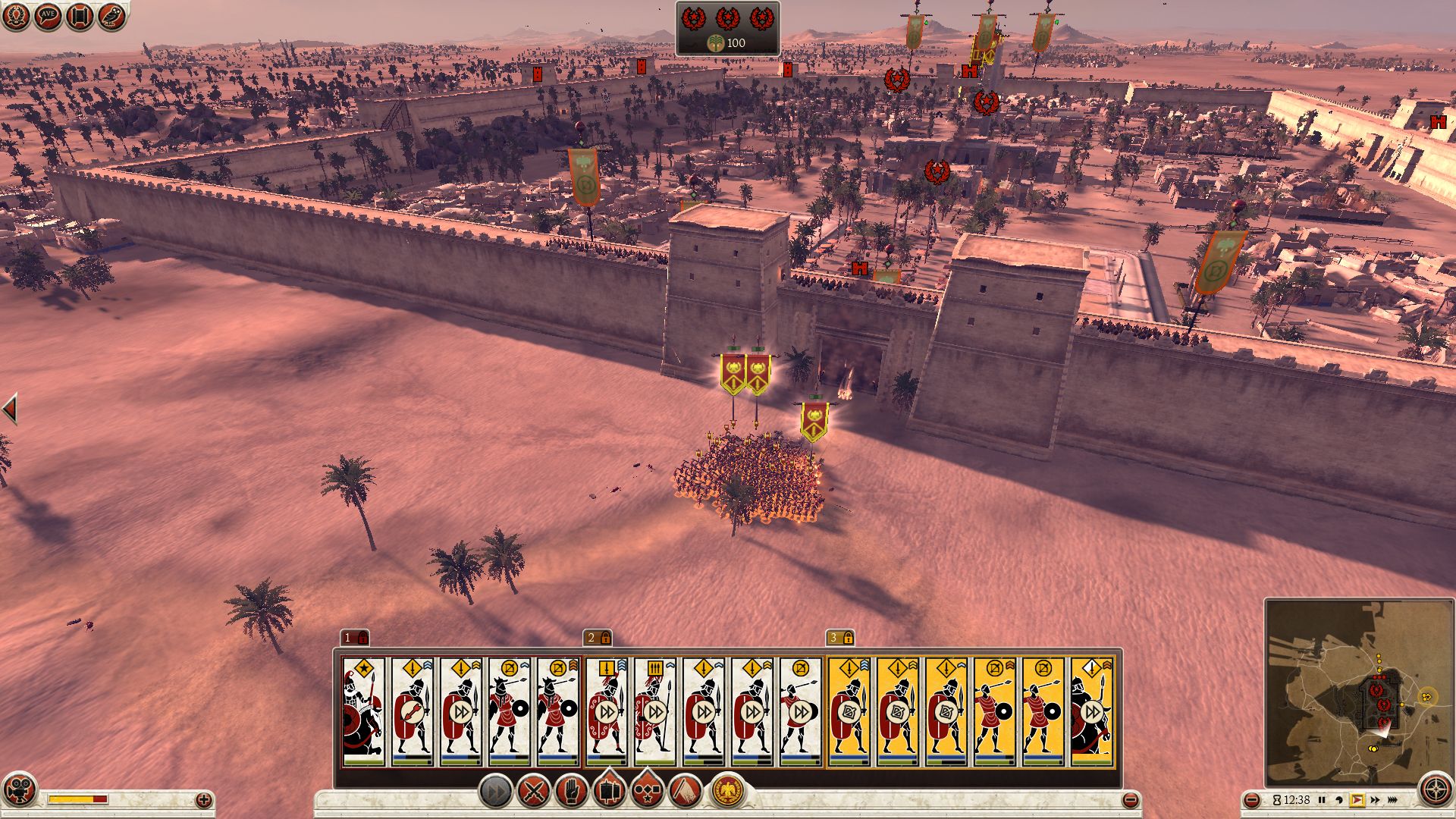1456x819 pixels.
Task: Select the general's cavalry unit card with star
Action: (x=363, y=711)
